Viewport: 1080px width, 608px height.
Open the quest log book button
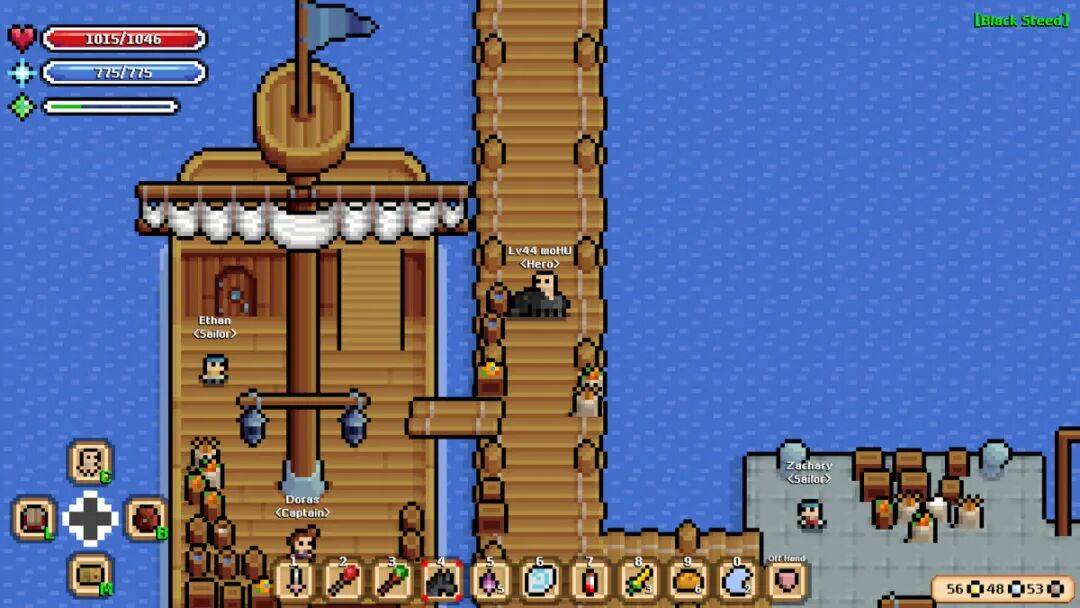pos(34,519)
